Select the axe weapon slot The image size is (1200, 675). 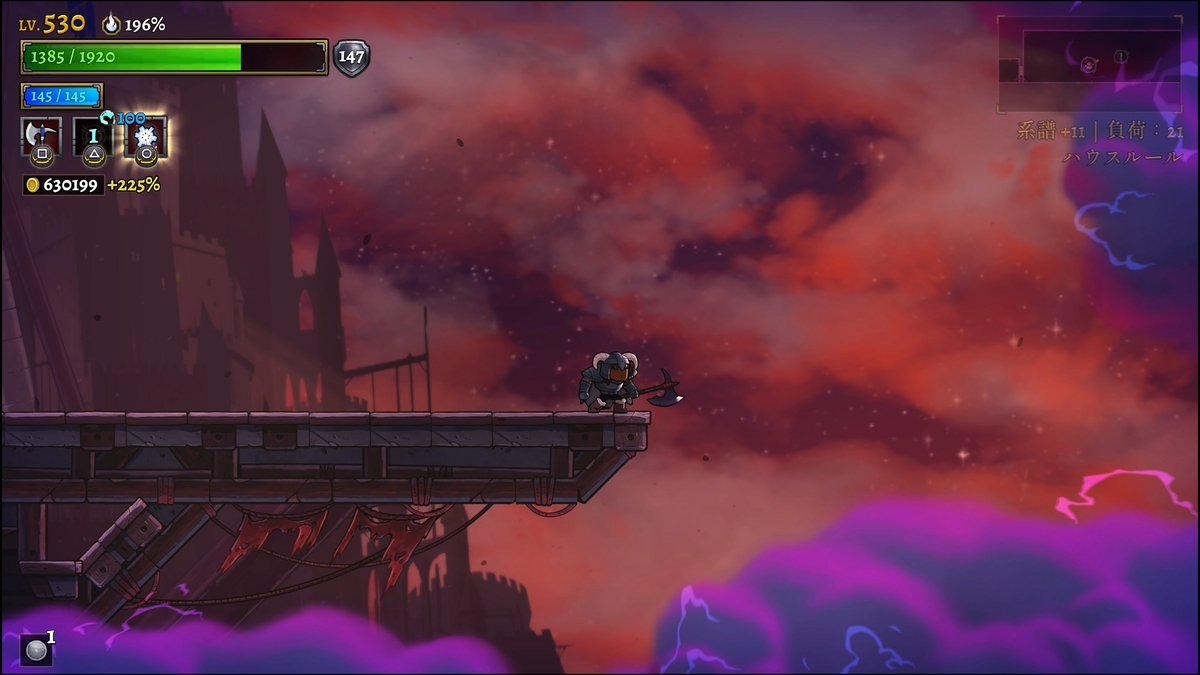point(41,136)
